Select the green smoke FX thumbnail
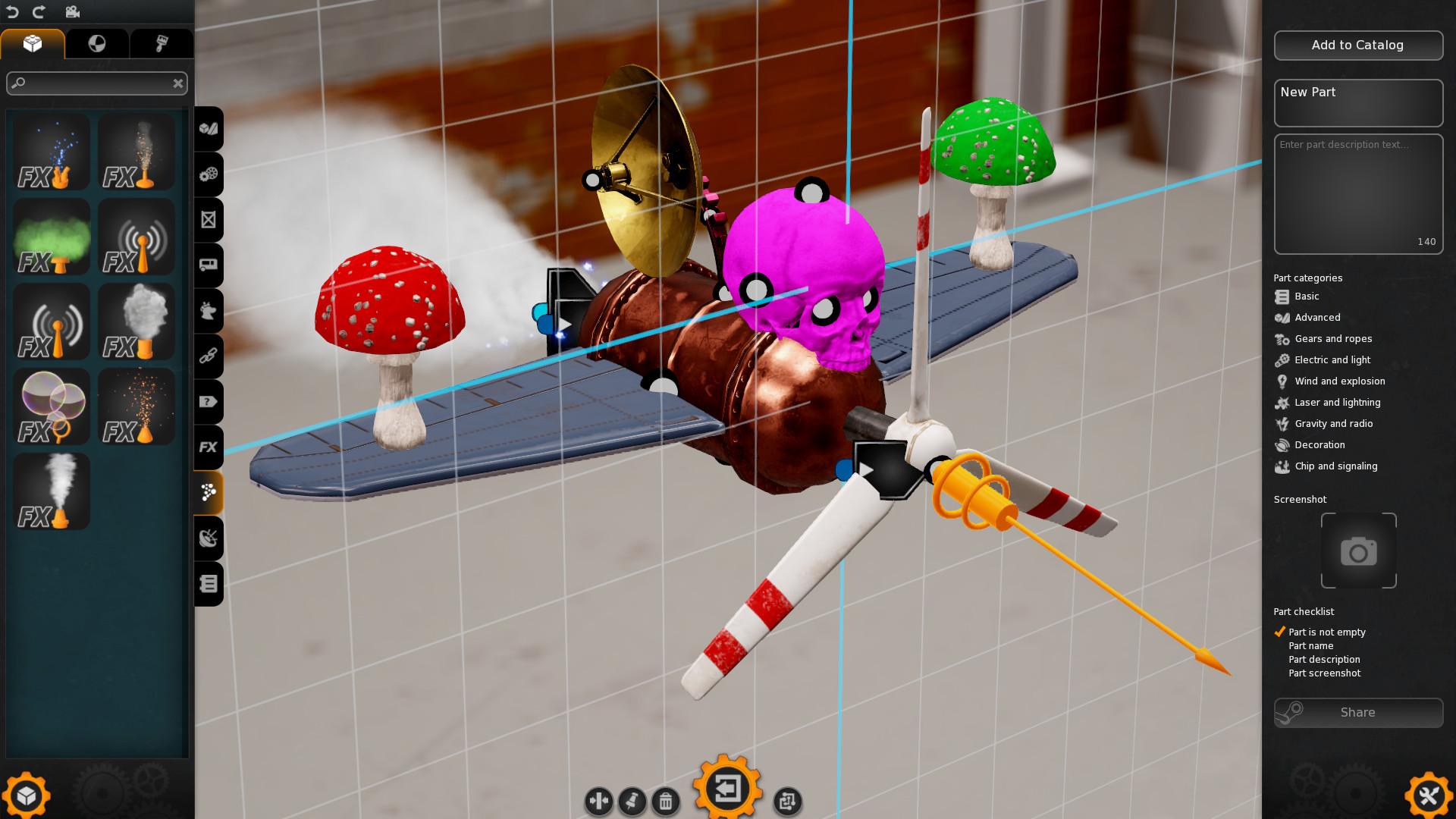 [x=51, y=237]
